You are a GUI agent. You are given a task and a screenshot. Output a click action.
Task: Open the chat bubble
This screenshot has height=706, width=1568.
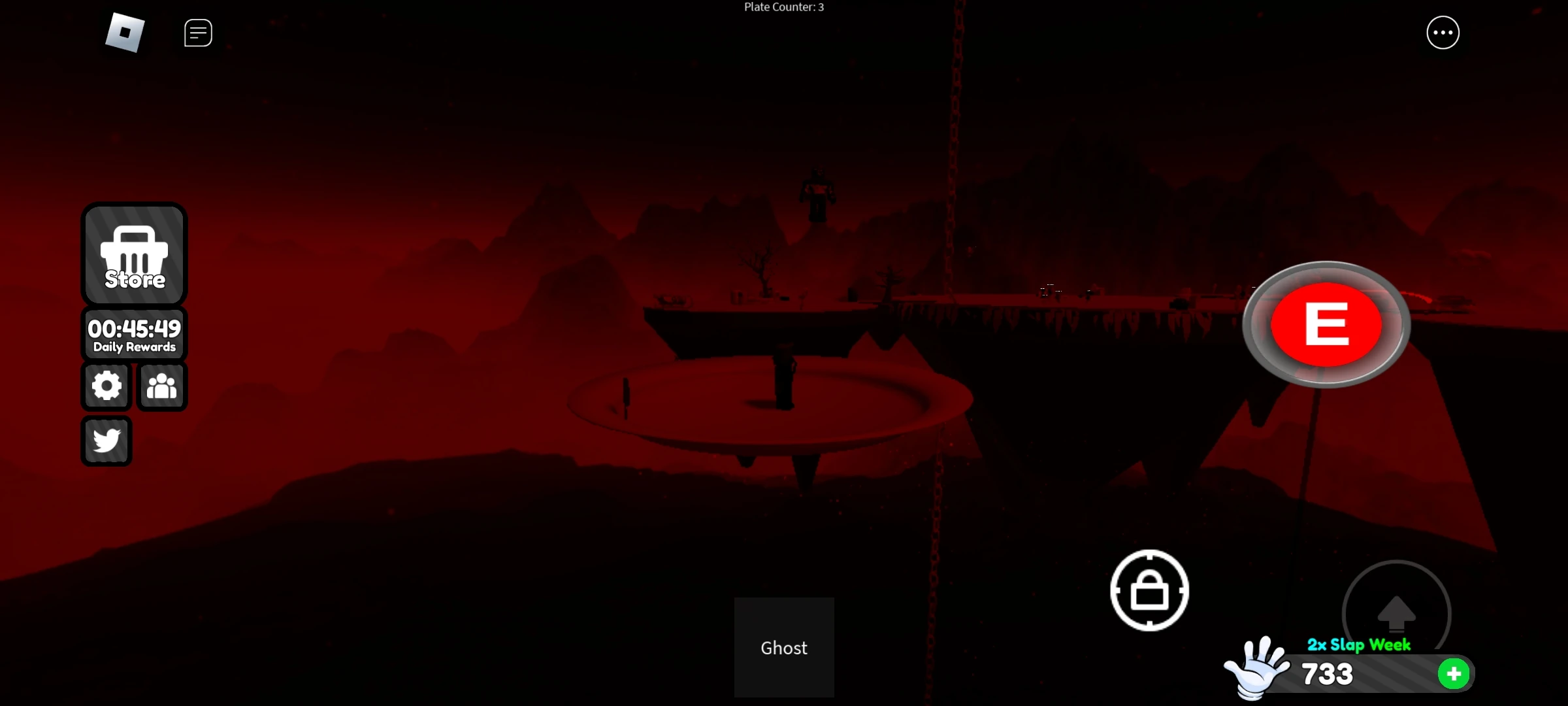pos(197,32)
